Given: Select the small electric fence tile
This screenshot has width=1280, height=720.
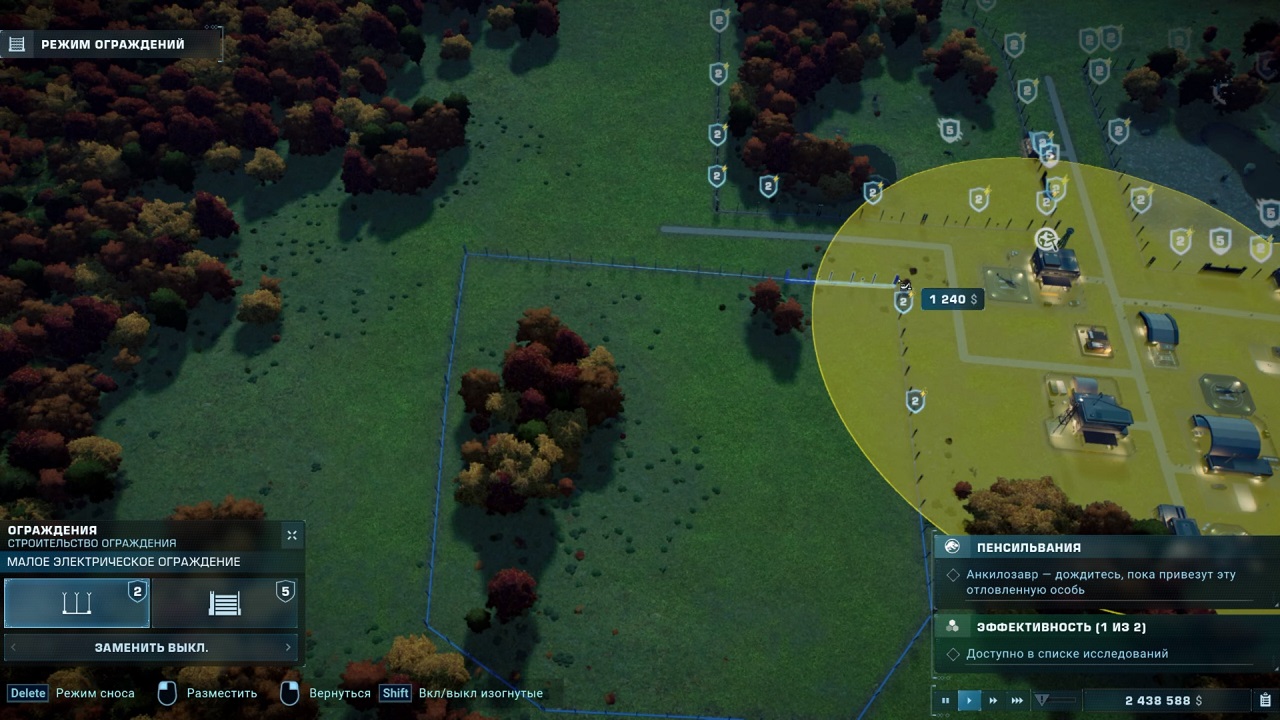Looking at the screenshot, I should coord(77,604).
